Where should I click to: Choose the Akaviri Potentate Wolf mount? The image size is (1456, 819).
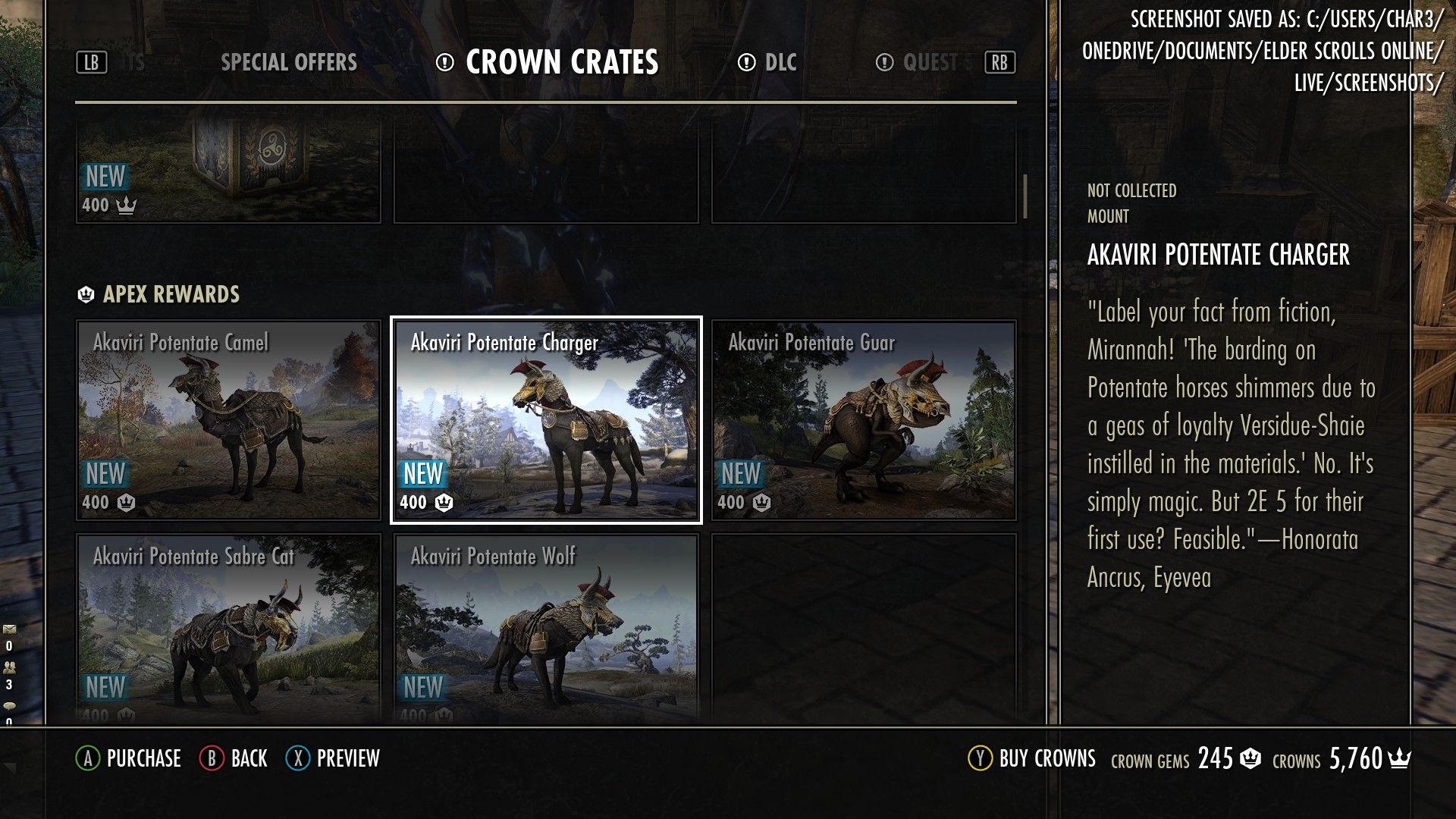pyautogui.click(x=546, y=628)
